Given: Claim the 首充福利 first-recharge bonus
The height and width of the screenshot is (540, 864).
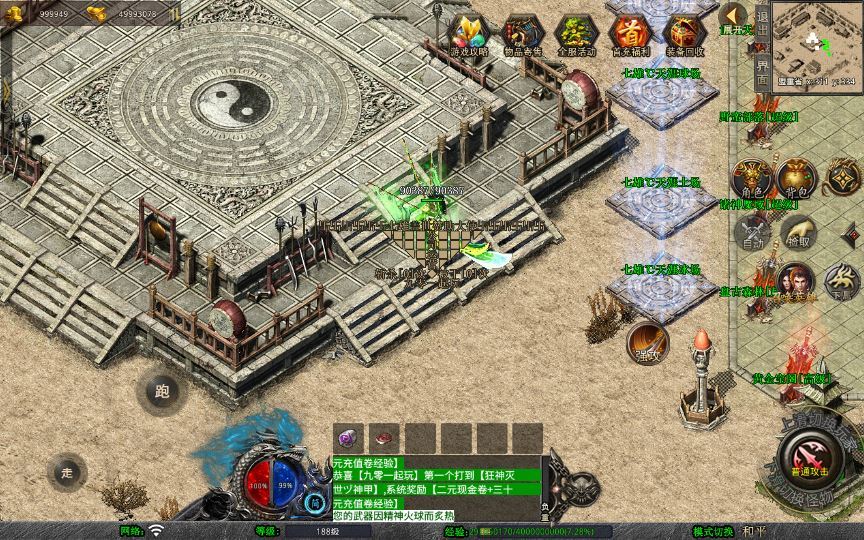Looking at the screenshot, I should [x=630, y=34].
